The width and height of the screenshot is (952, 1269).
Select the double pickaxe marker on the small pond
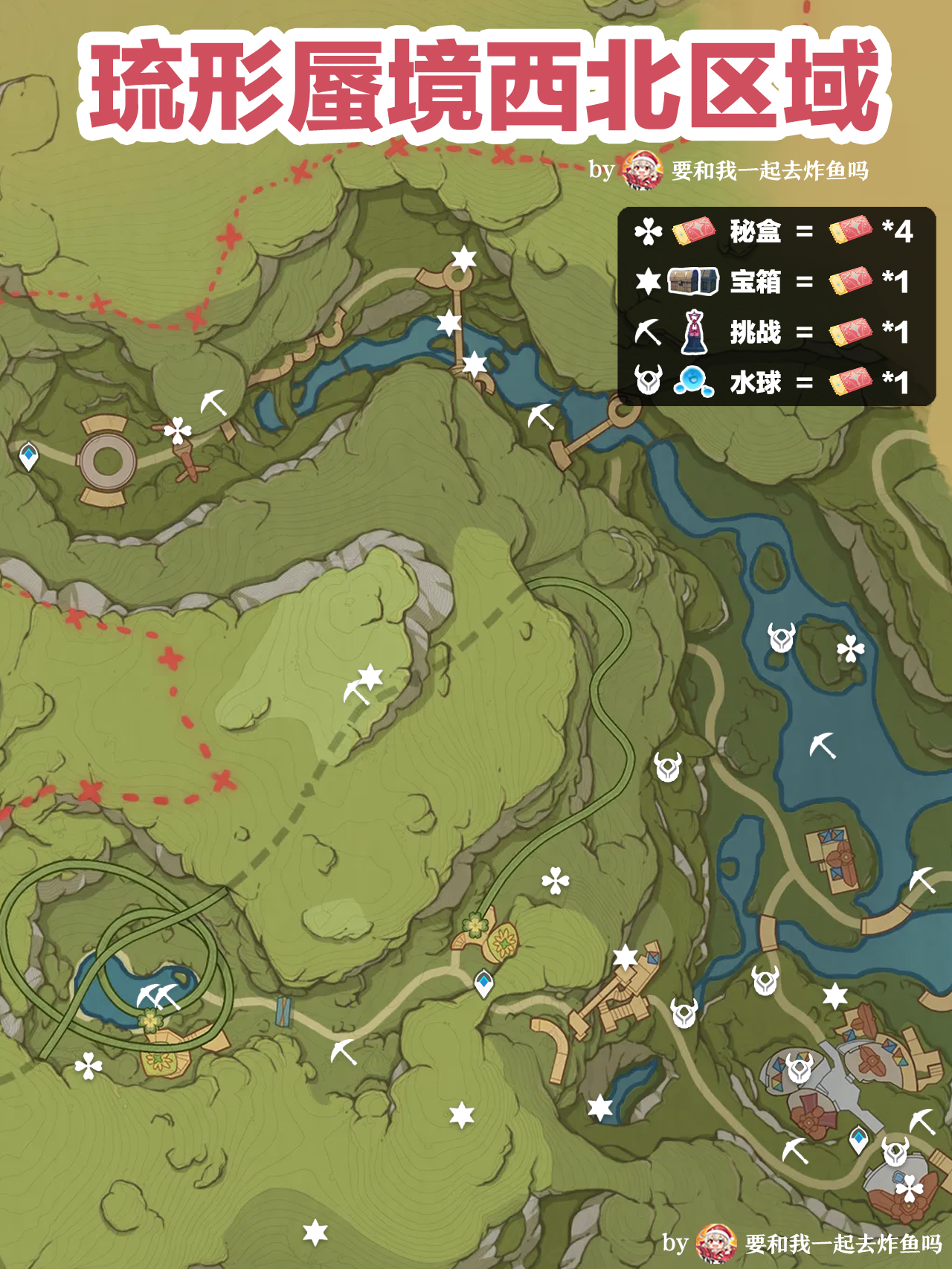pos(158,995)
